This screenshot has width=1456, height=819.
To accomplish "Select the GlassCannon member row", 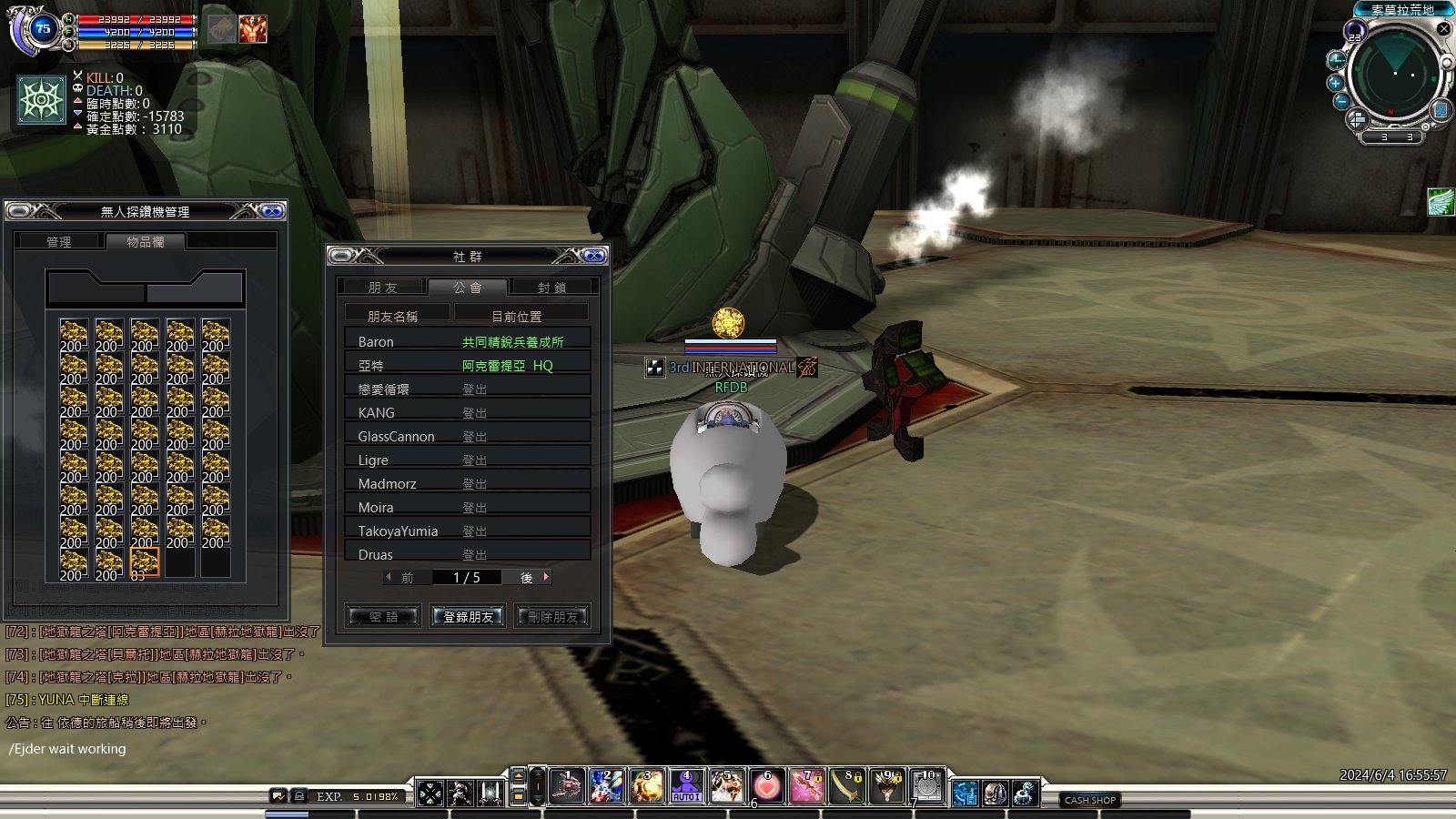I will 396,437.
